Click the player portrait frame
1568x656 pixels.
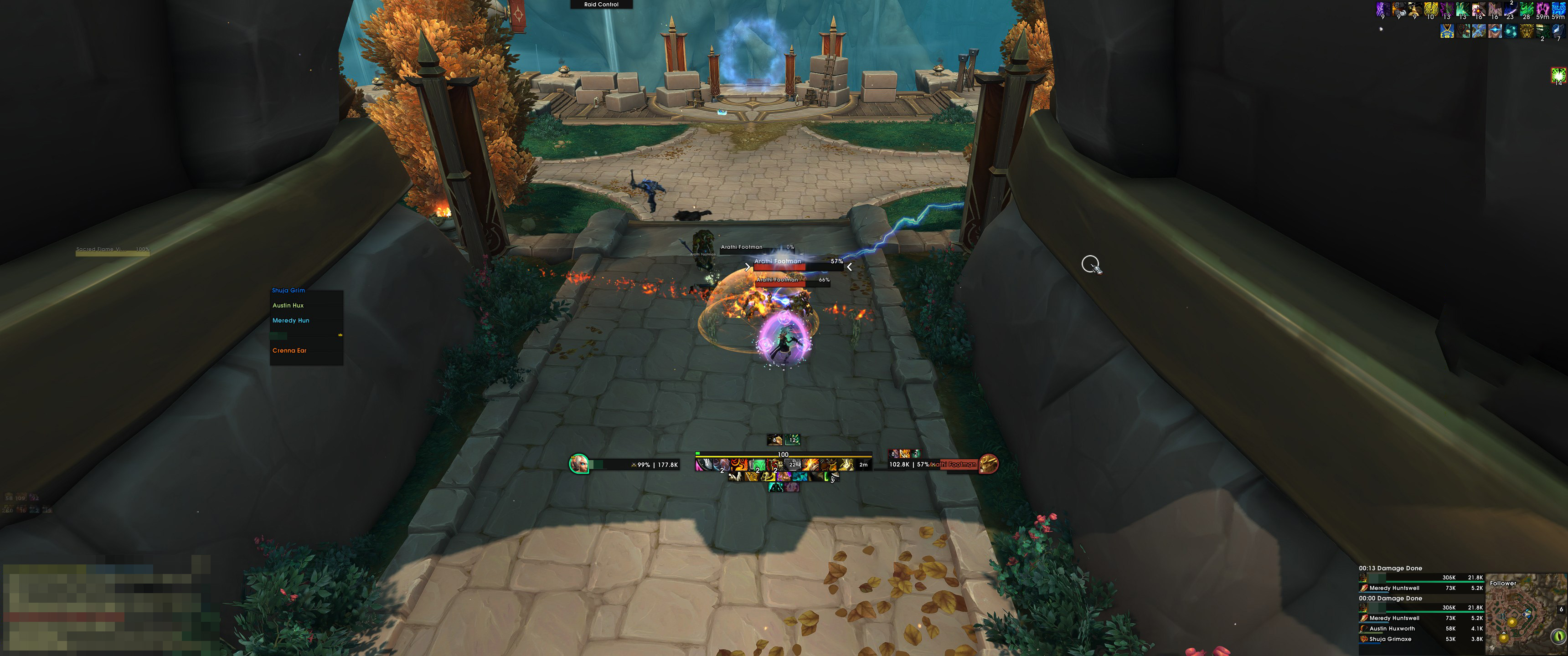[x=578, y=464]
